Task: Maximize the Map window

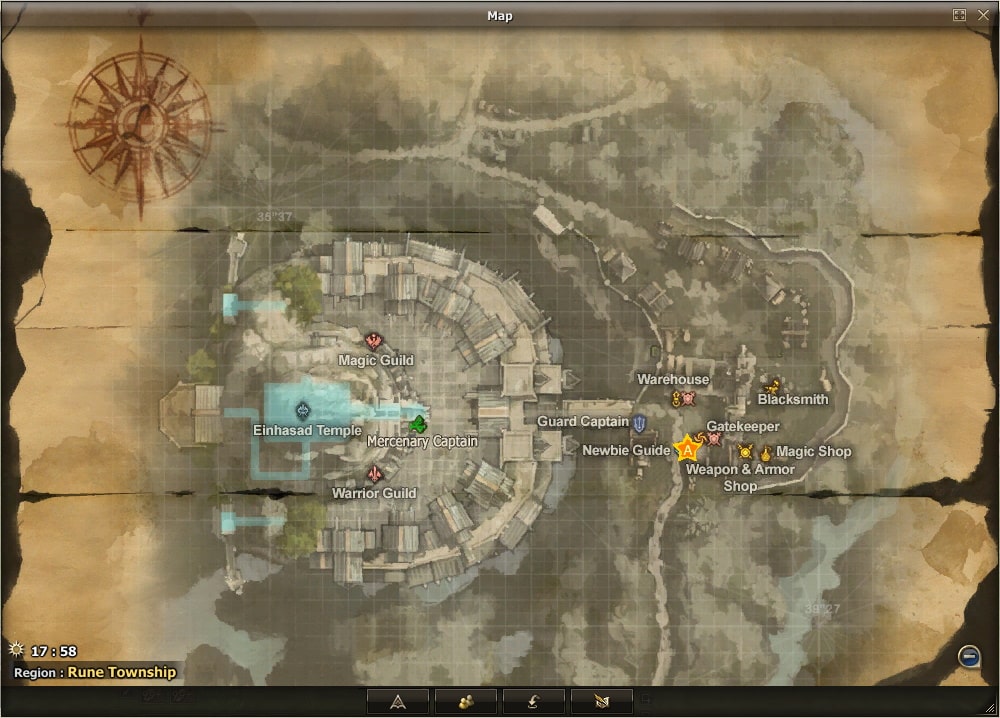Action: pos(960,15)
